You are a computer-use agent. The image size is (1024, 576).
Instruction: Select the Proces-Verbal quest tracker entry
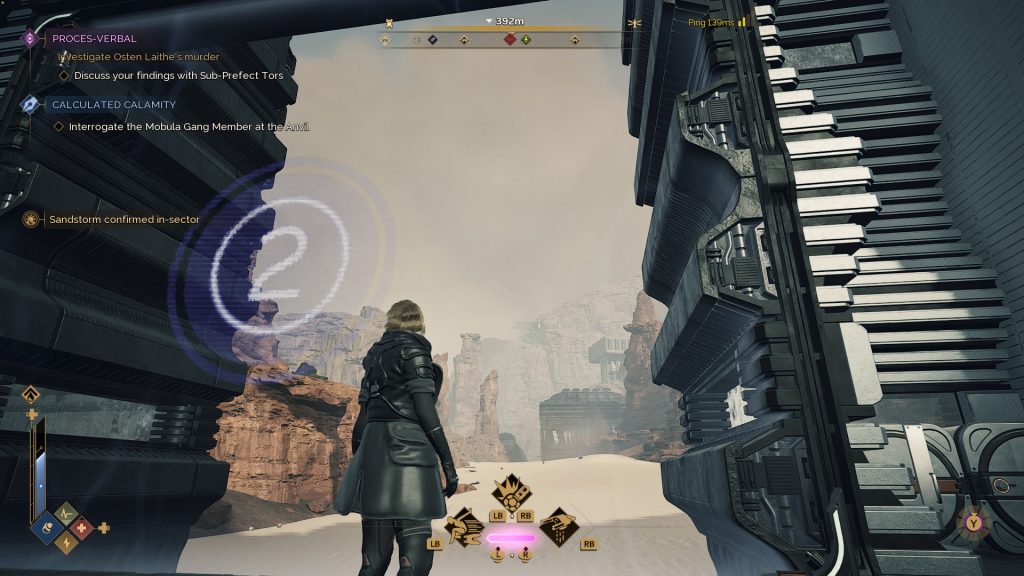click(94, 38)
